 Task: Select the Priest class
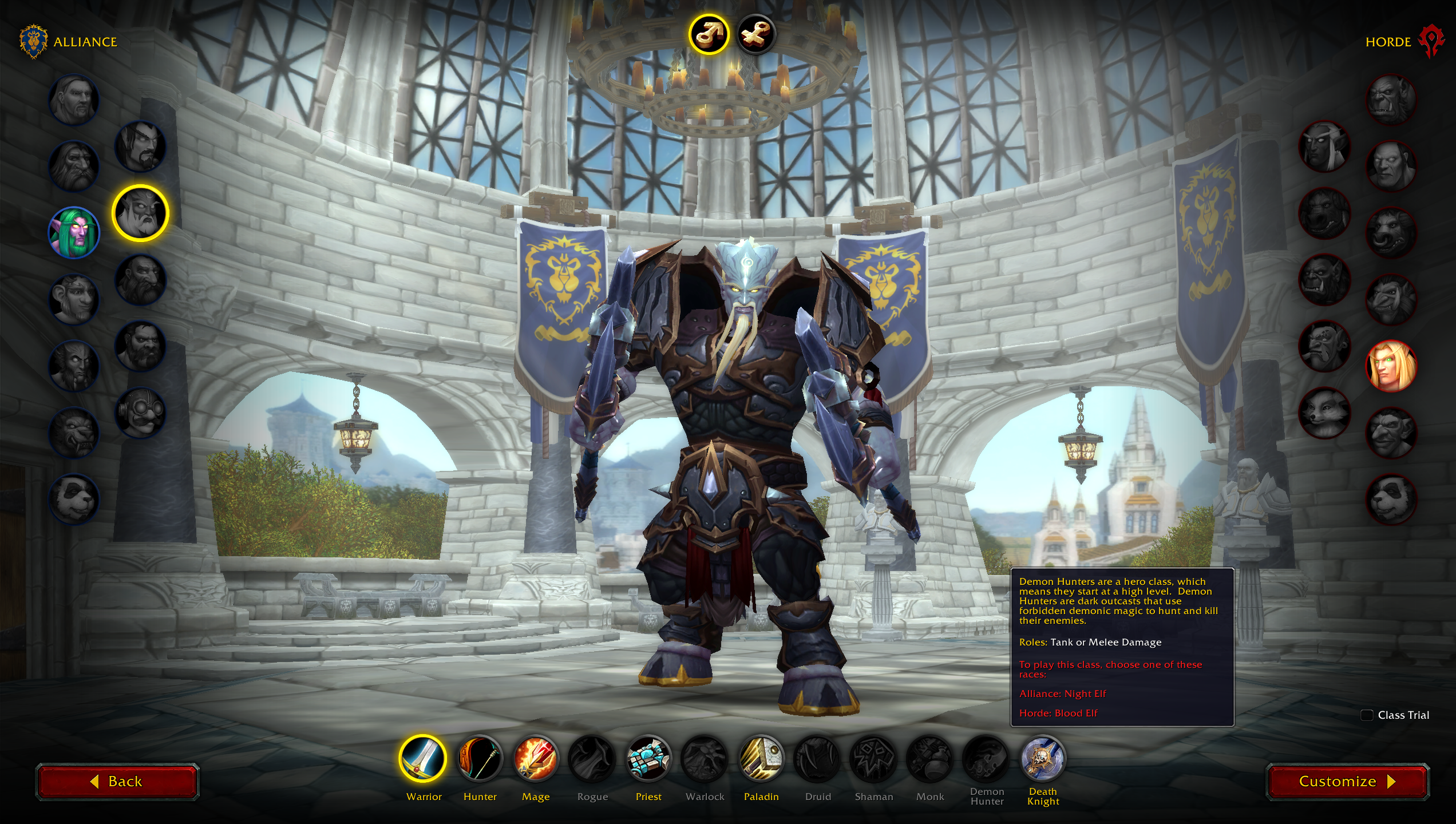(648, 759)
